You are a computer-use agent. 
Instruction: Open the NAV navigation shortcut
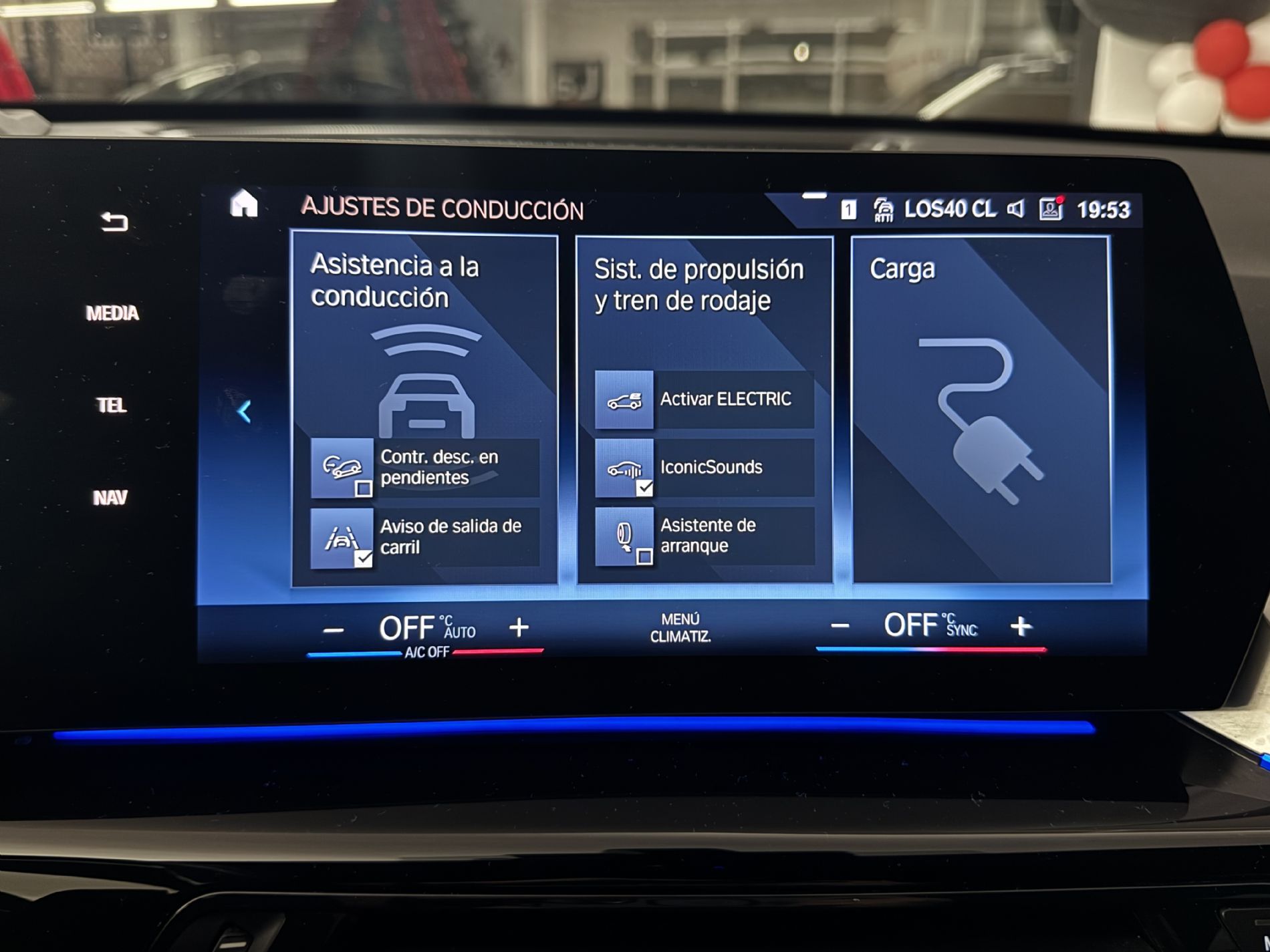110,498
